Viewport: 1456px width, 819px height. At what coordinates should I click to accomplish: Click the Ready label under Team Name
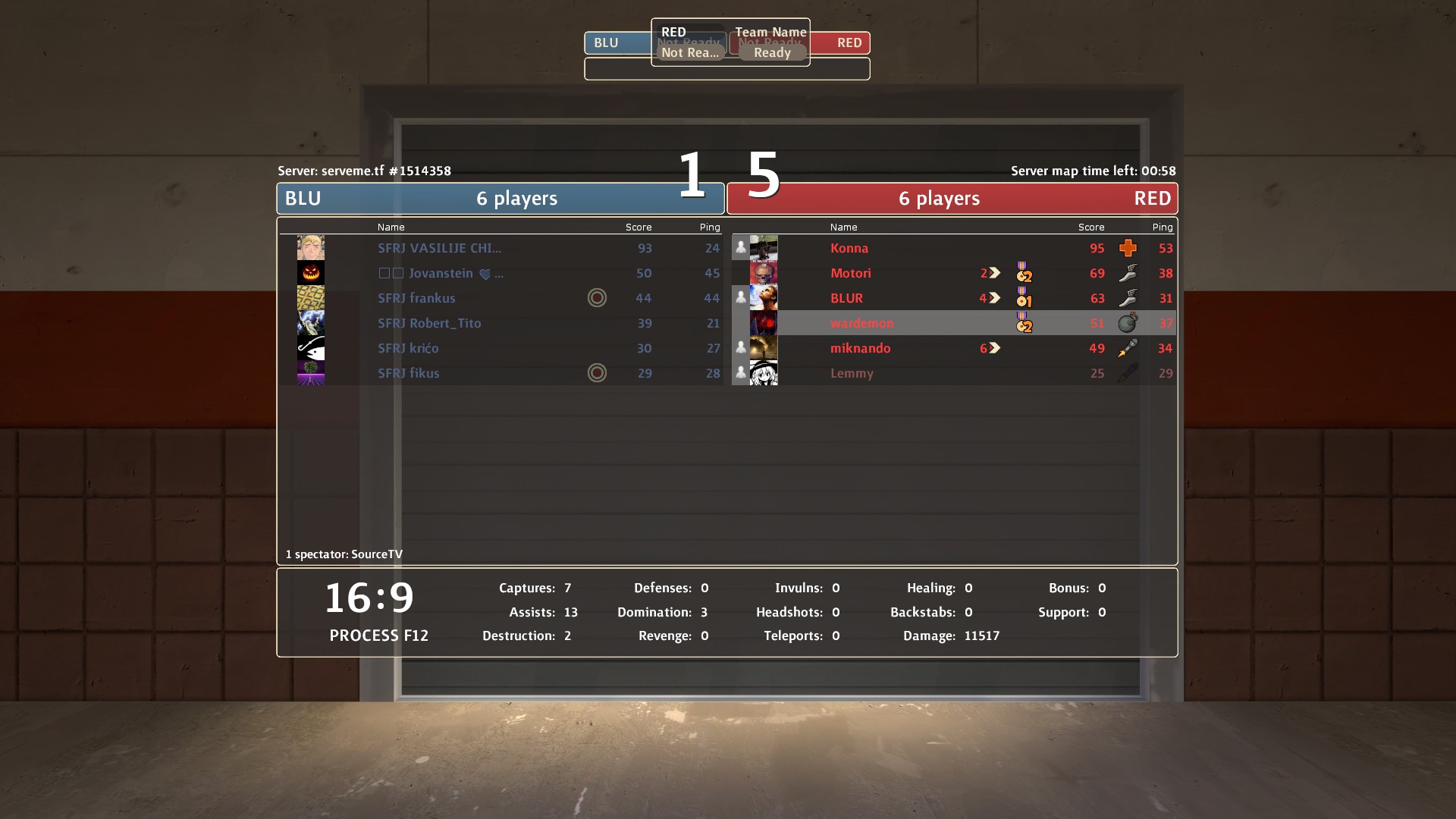point(772,52)
